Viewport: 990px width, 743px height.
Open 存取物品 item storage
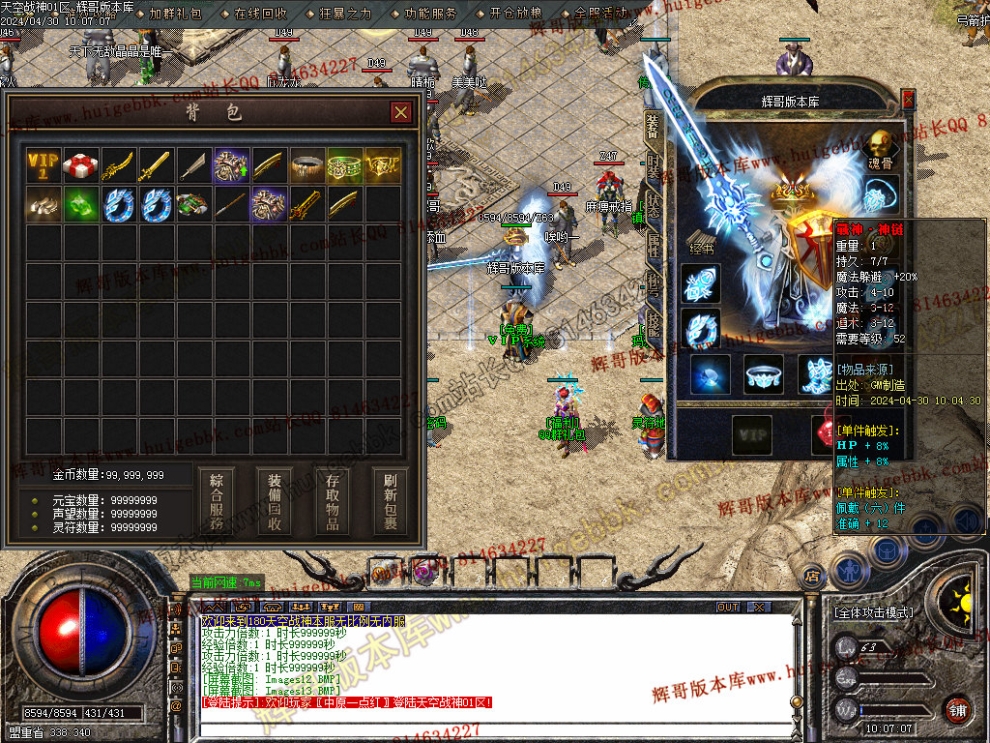coord(332,501)
